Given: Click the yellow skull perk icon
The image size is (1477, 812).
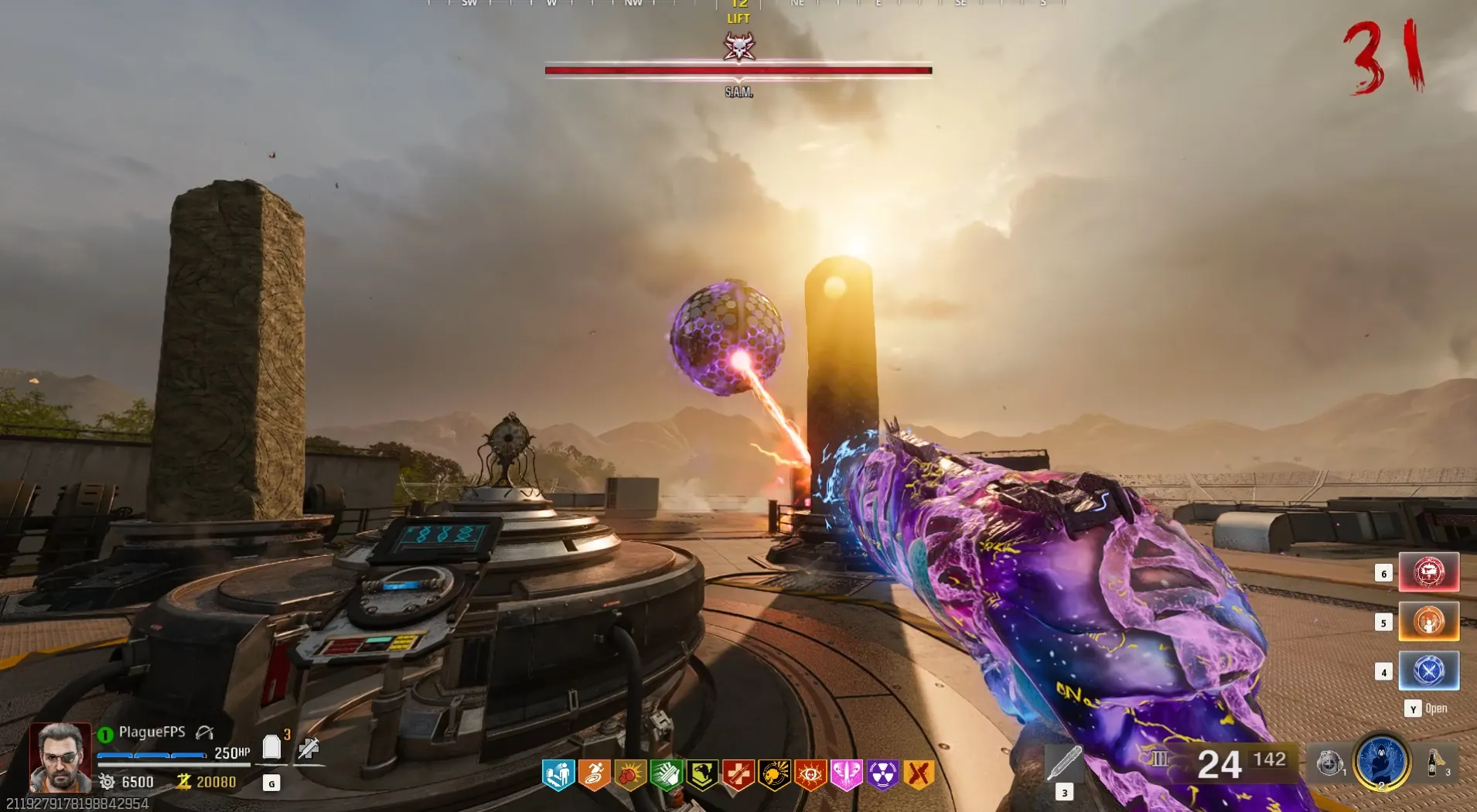Looking at the screenshot, I should (774, 774).
